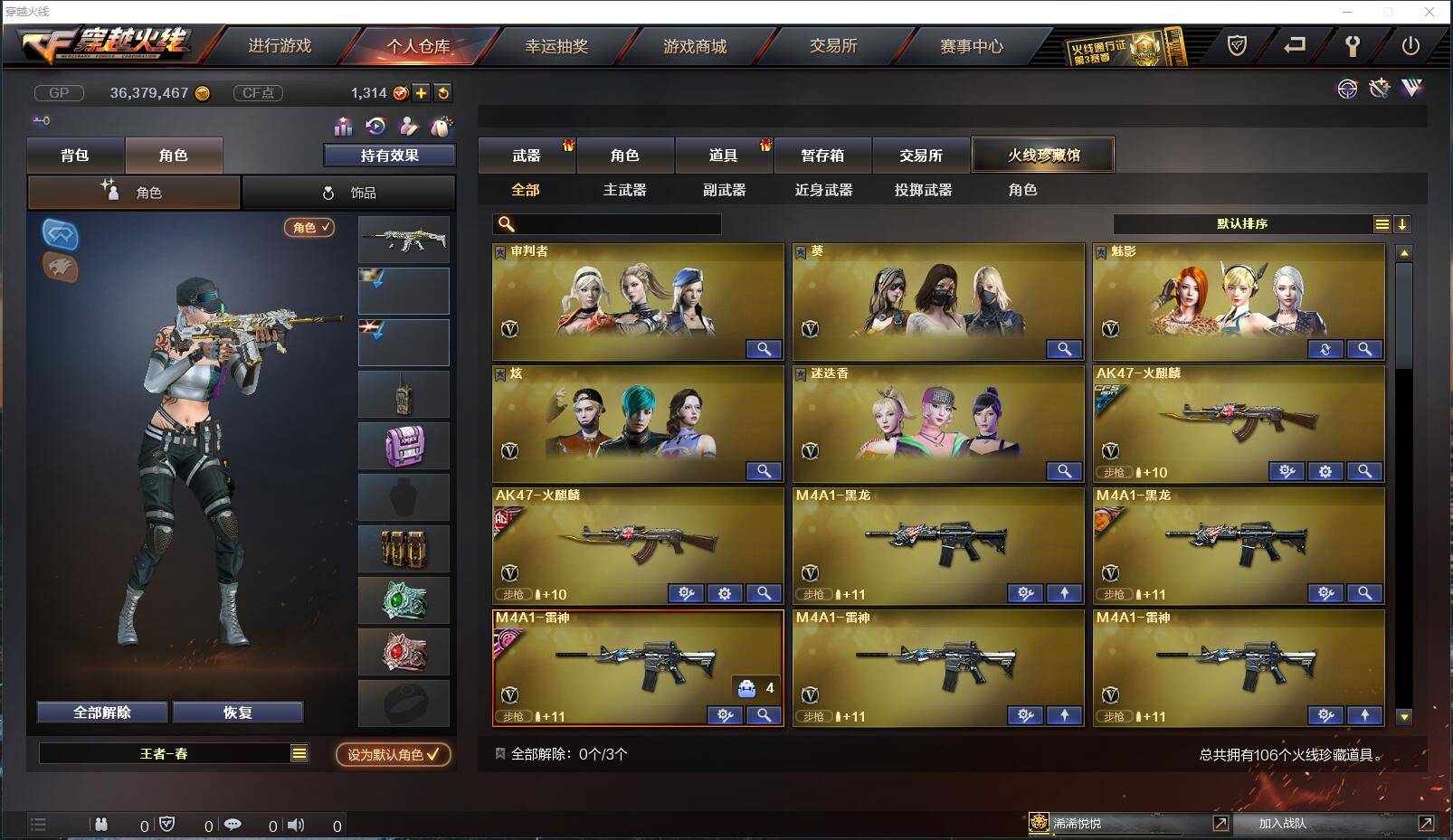This screenshot has width=1453, height=840.
Task: Open crosshair settings icon at top right
Action: tap(1348, 89)
